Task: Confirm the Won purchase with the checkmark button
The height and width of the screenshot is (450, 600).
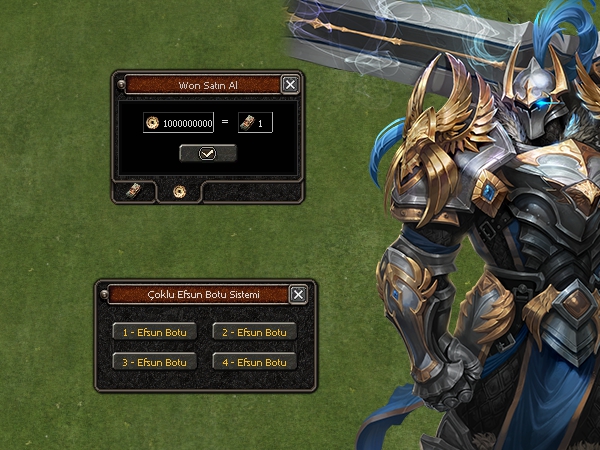Action: (208, 153)
